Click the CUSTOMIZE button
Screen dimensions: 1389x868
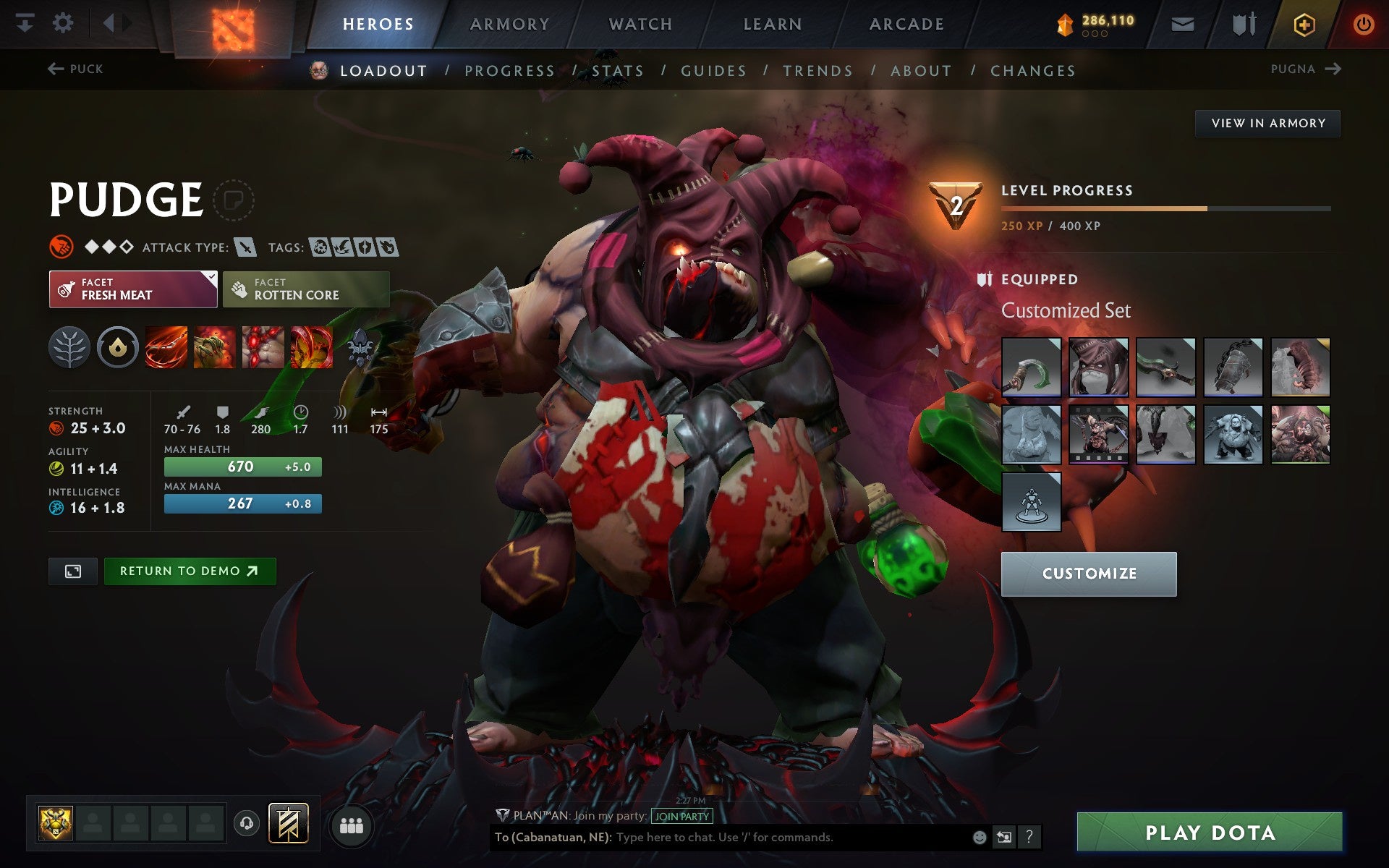pyautogui.click(x=1089, y=573)
